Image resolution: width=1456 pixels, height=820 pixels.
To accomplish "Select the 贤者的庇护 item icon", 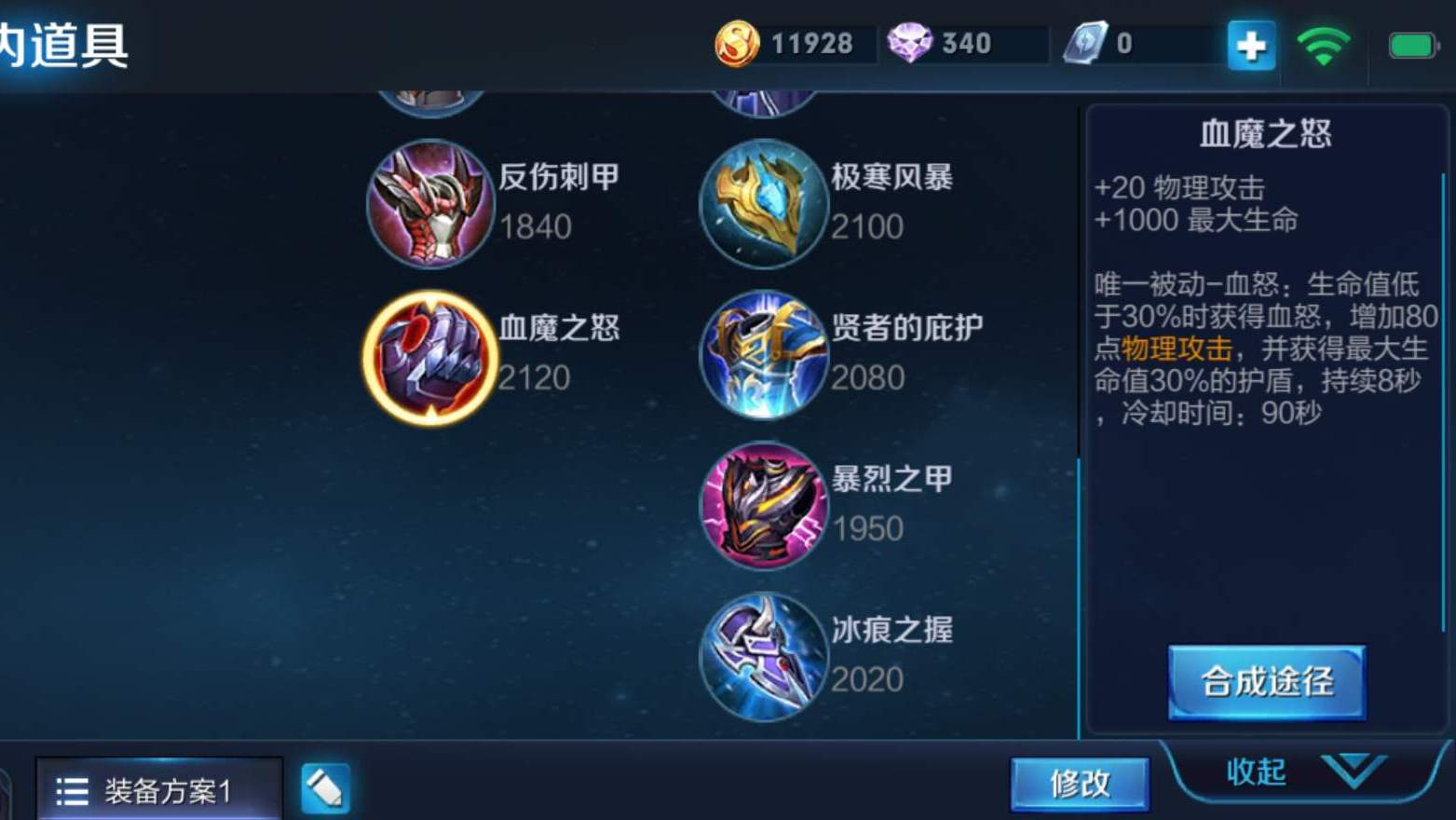I will point(764,354).
